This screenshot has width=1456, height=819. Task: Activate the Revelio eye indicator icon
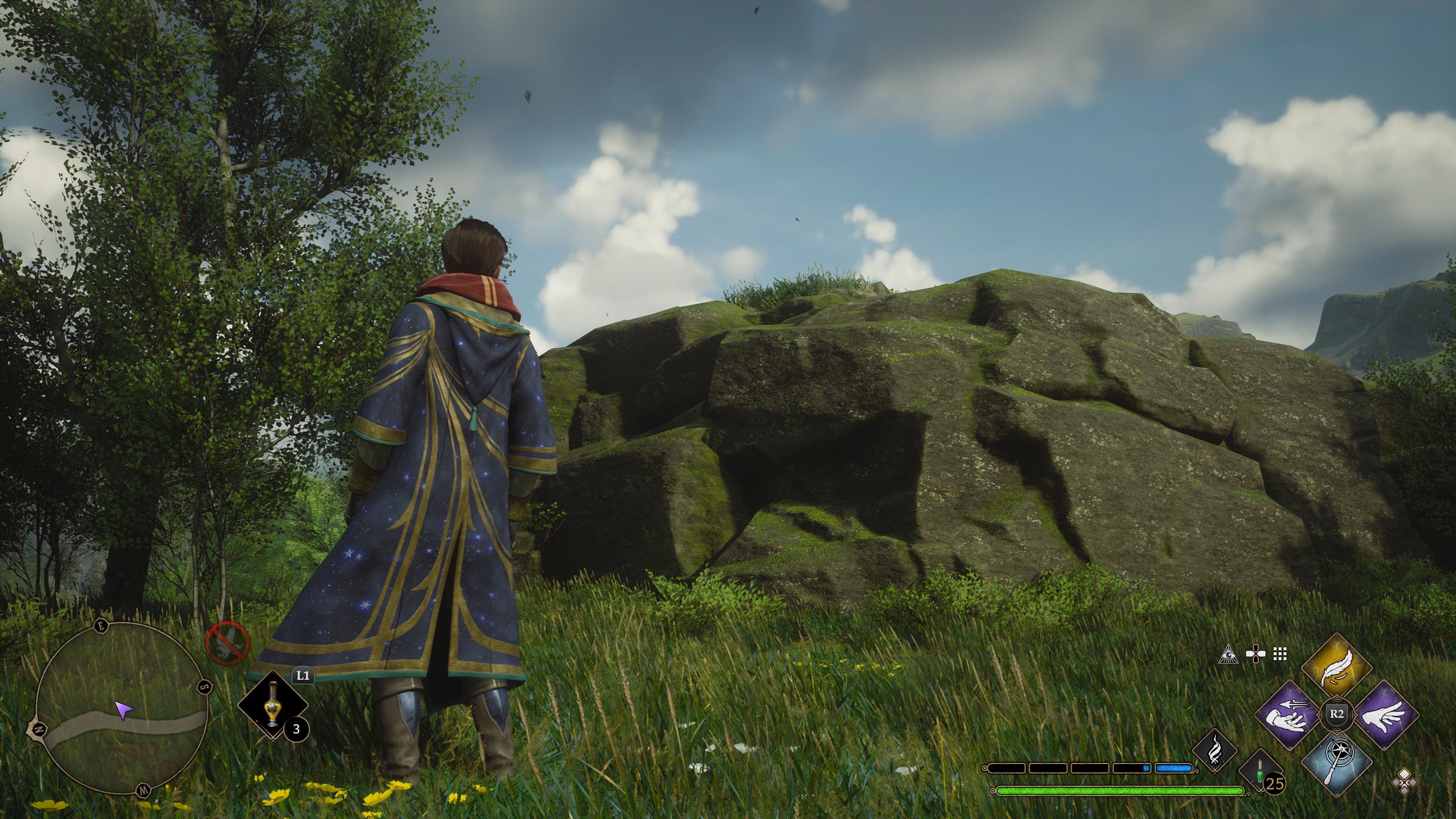[1229, 654]
